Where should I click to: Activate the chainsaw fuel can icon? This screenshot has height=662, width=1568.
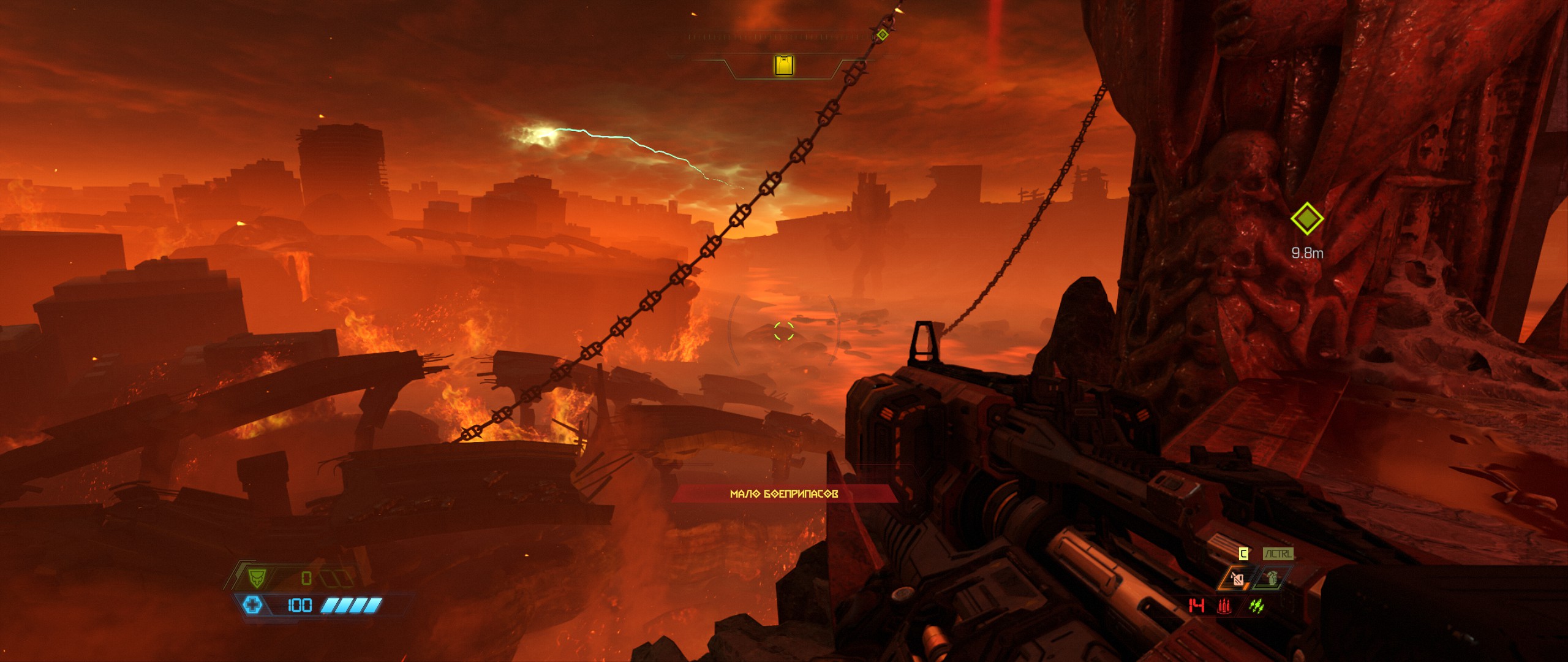tap(1238, 579)
